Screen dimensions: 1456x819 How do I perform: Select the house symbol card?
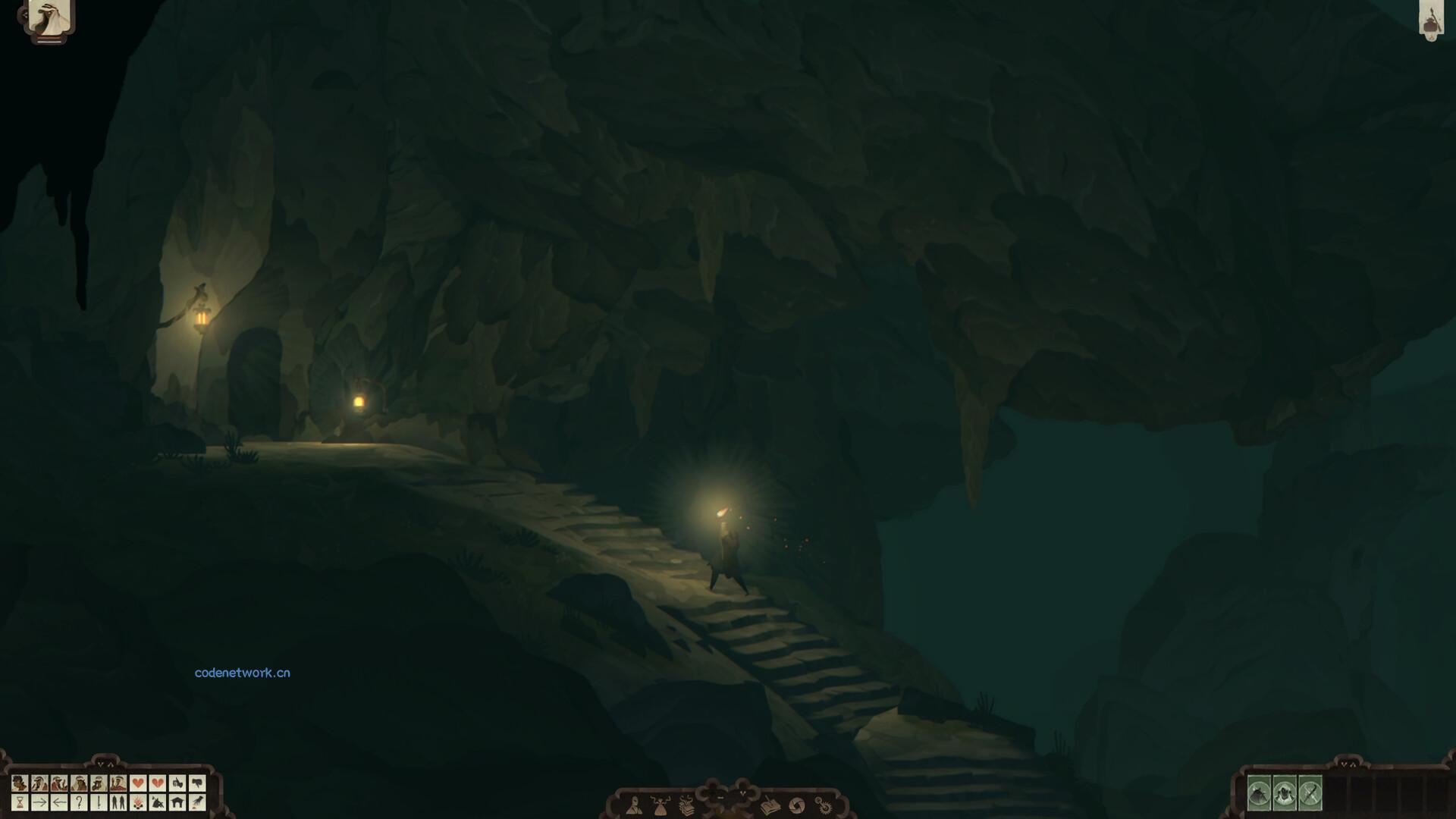(x=177, y=802)
